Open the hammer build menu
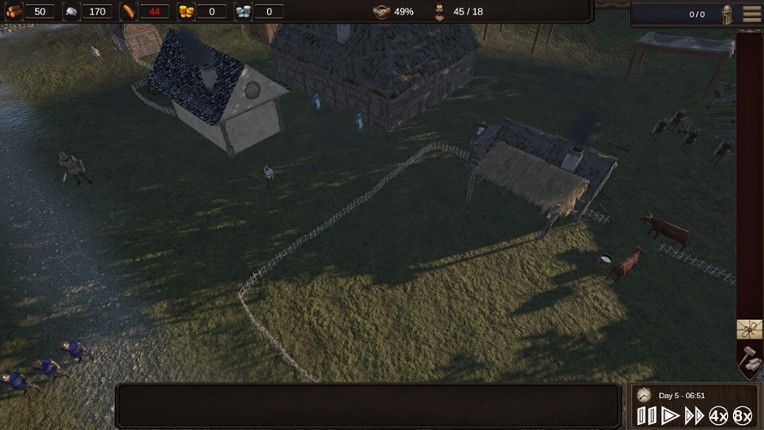764x430 pixels. click(x=750, y=358)
